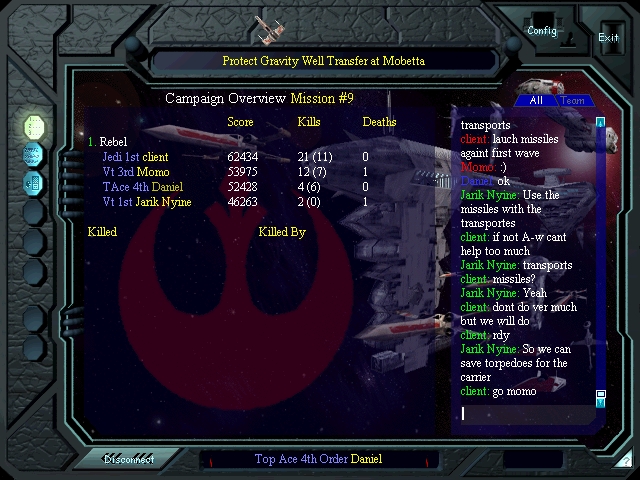Viewport: 640px width, 480px height.
Task: Open the second blue sidebar icon
Action: 34,154
